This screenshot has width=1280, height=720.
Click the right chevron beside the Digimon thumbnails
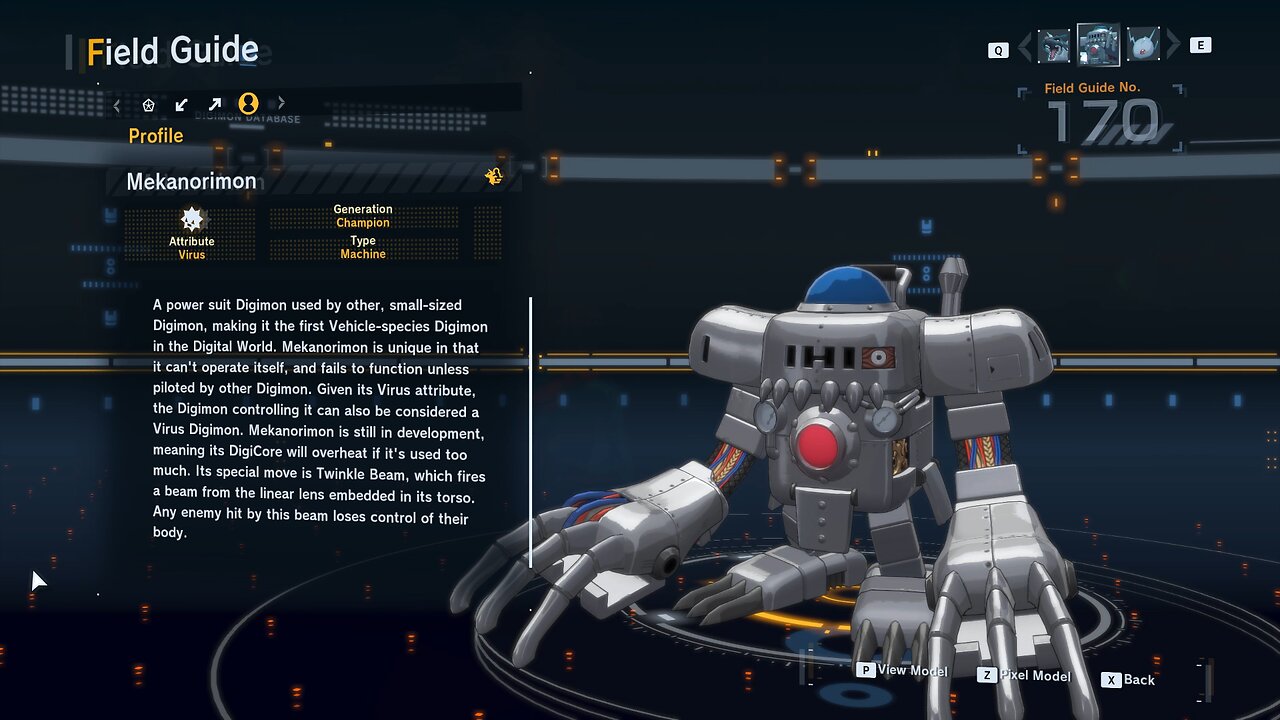[x=1173, y=45]
